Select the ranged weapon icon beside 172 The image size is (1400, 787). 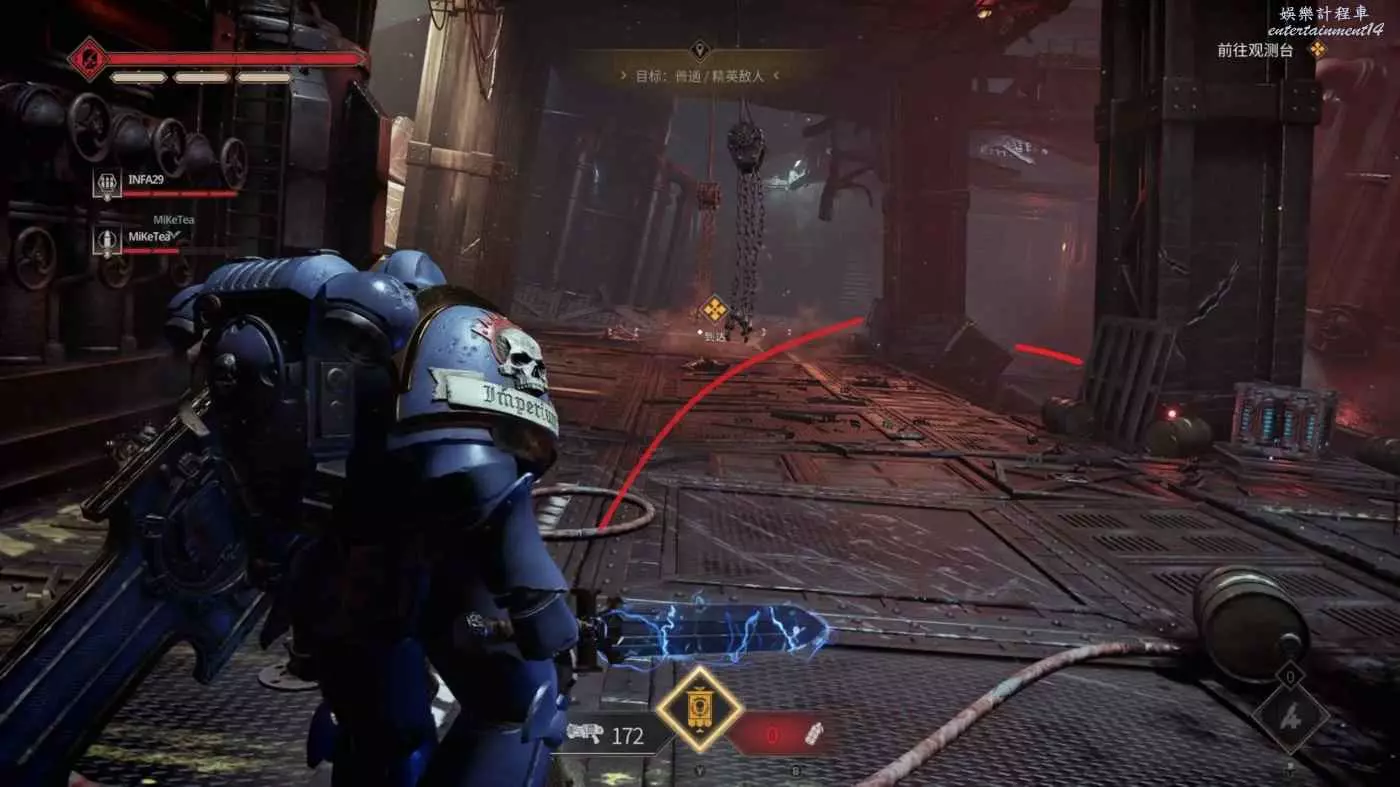584,735
